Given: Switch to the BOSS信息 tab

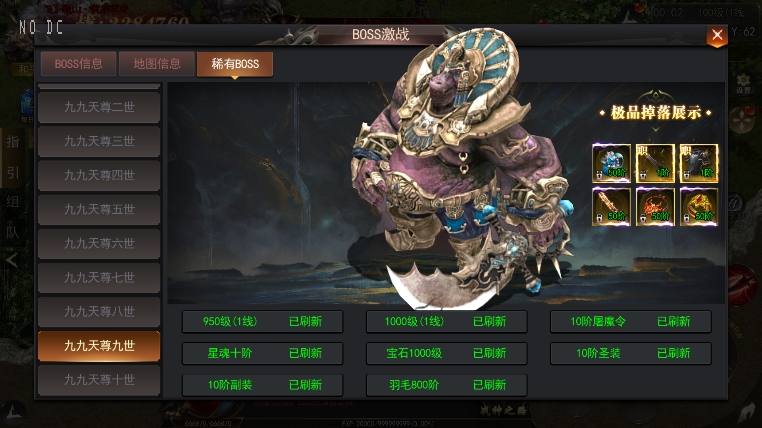Looking at the screenshot, I should pyautogui.click(x=78, y=64).
